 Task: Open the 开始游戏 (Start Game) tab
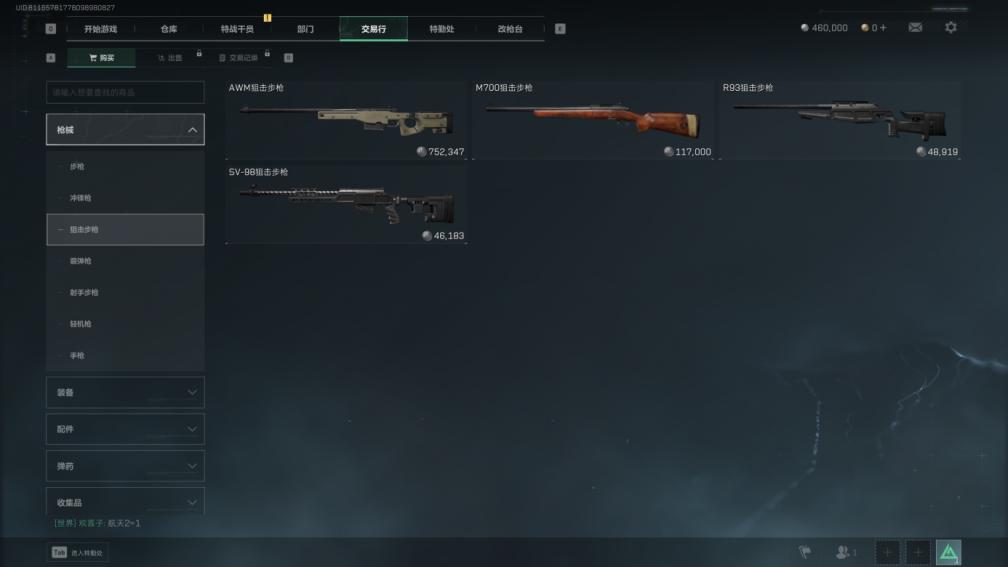click(99, 29)
